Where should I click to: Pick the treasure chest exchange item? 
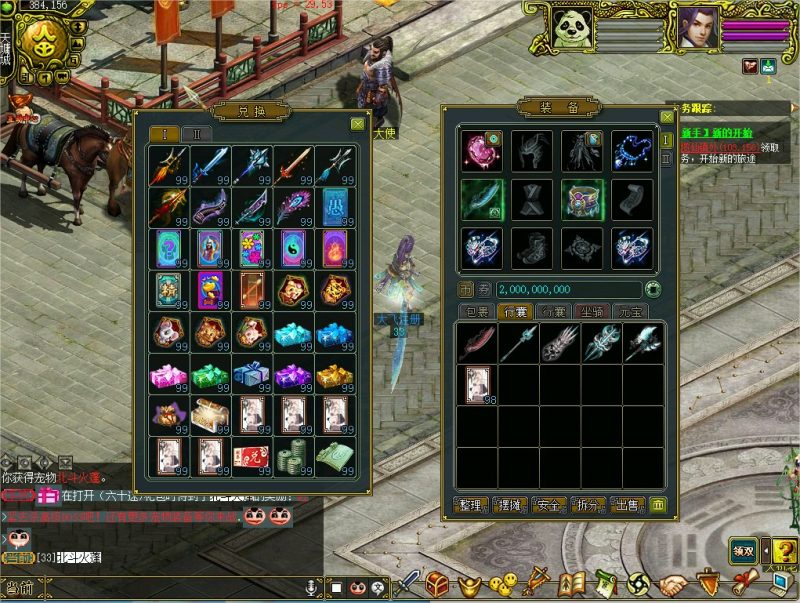click(208, 413)
